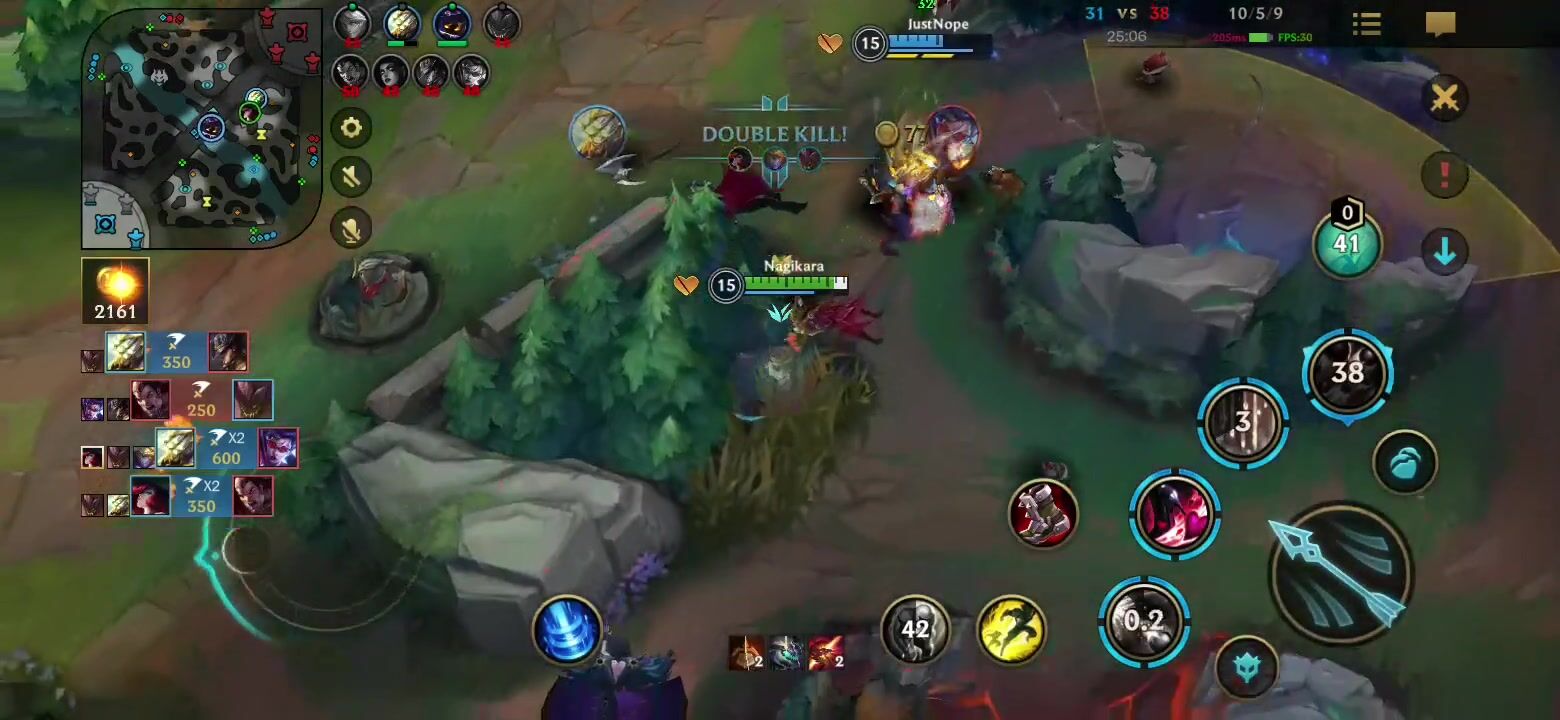
Task: Open the gear settings menu
Action: coord(351,128)
